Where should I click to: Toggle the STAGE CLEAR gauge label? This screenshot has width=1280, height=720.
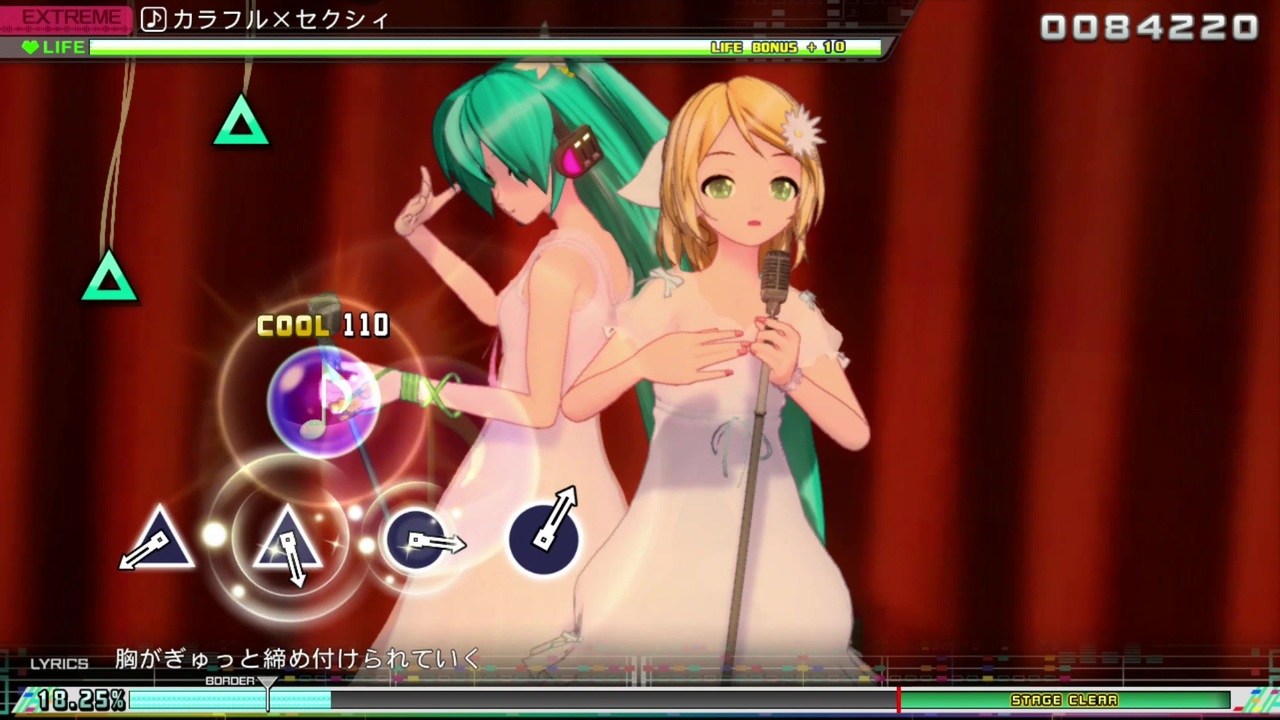point(1064,699)
